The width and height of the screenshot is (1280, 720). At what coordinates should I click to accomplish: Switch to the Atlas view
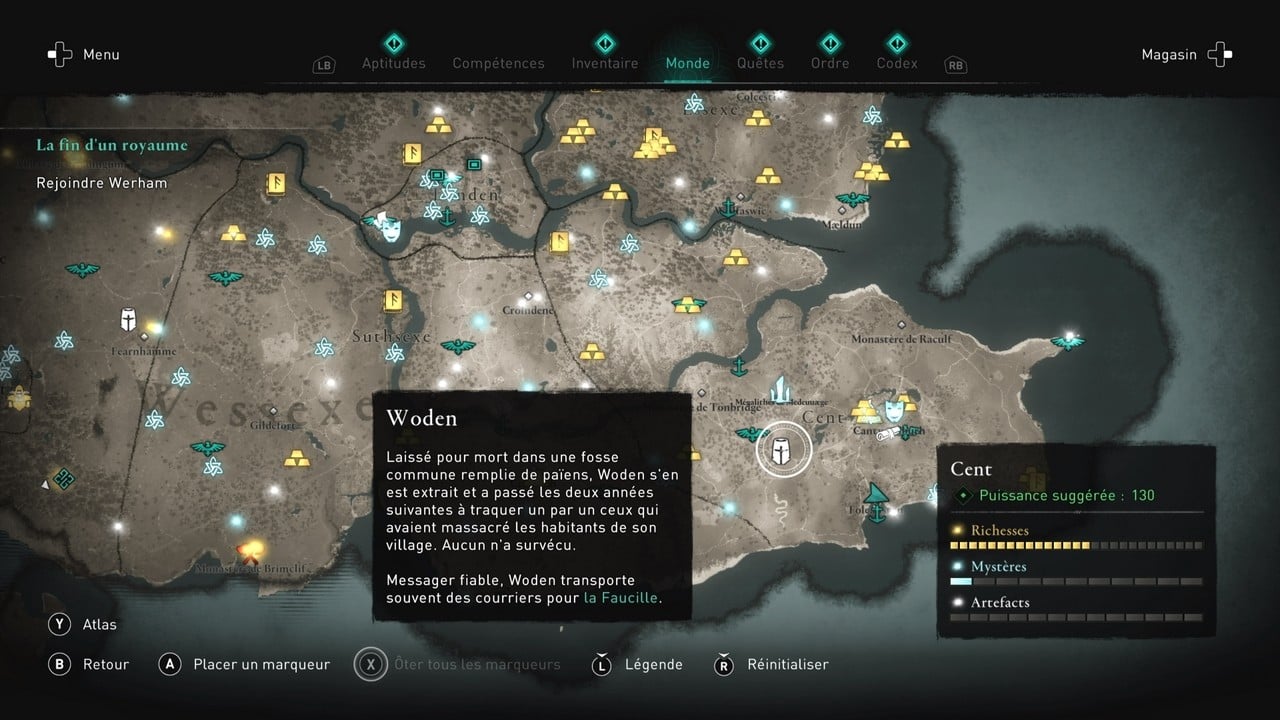[86, 624]
